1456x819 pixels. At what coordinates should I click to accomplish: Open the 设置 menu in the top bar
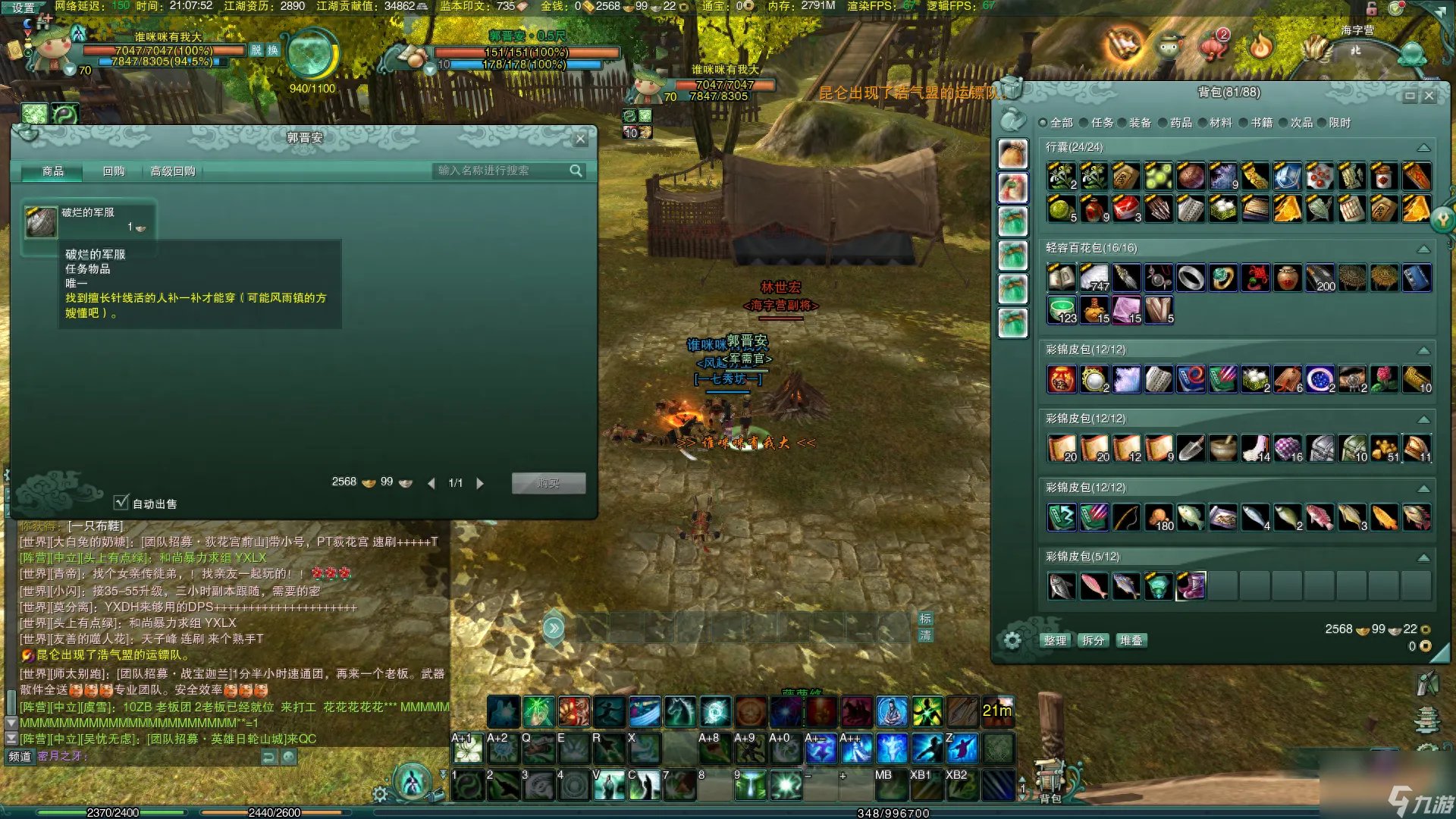[23, 8]
